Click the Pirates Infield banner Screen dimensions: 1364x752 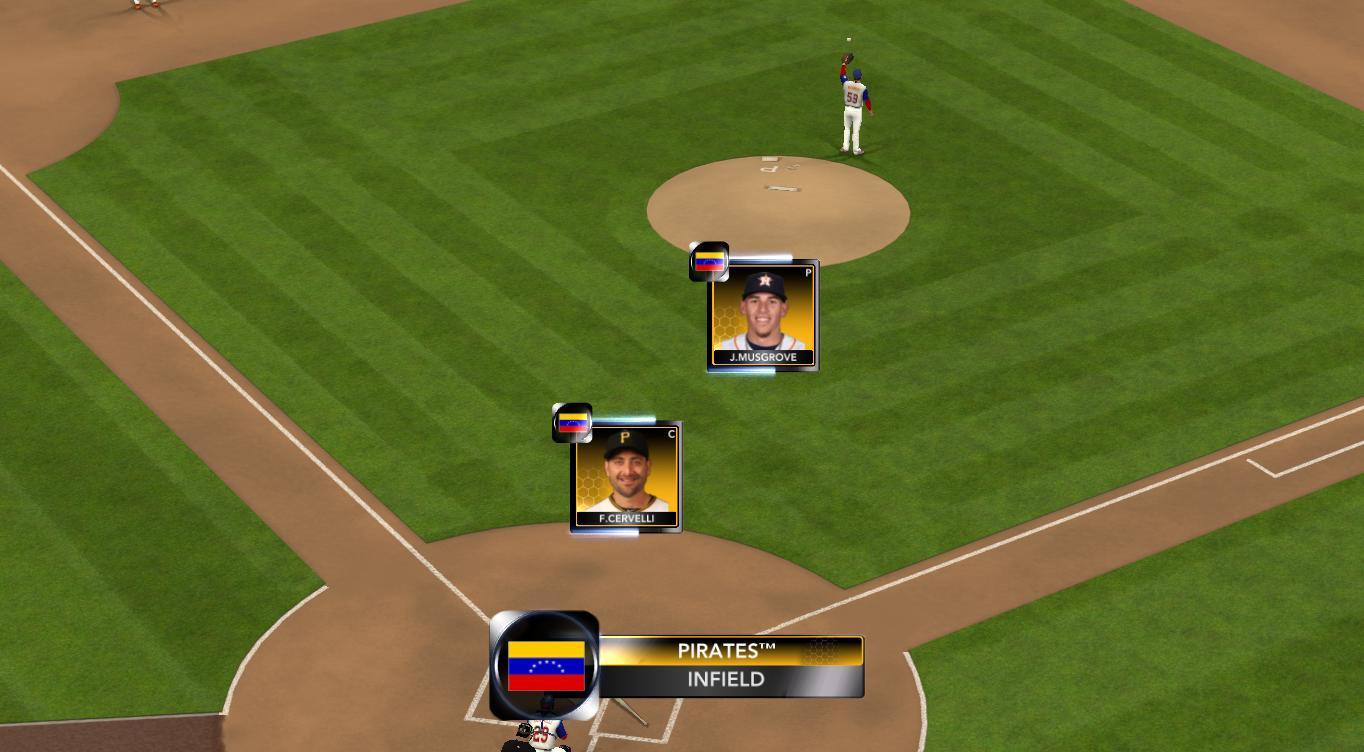coord(729,666)
